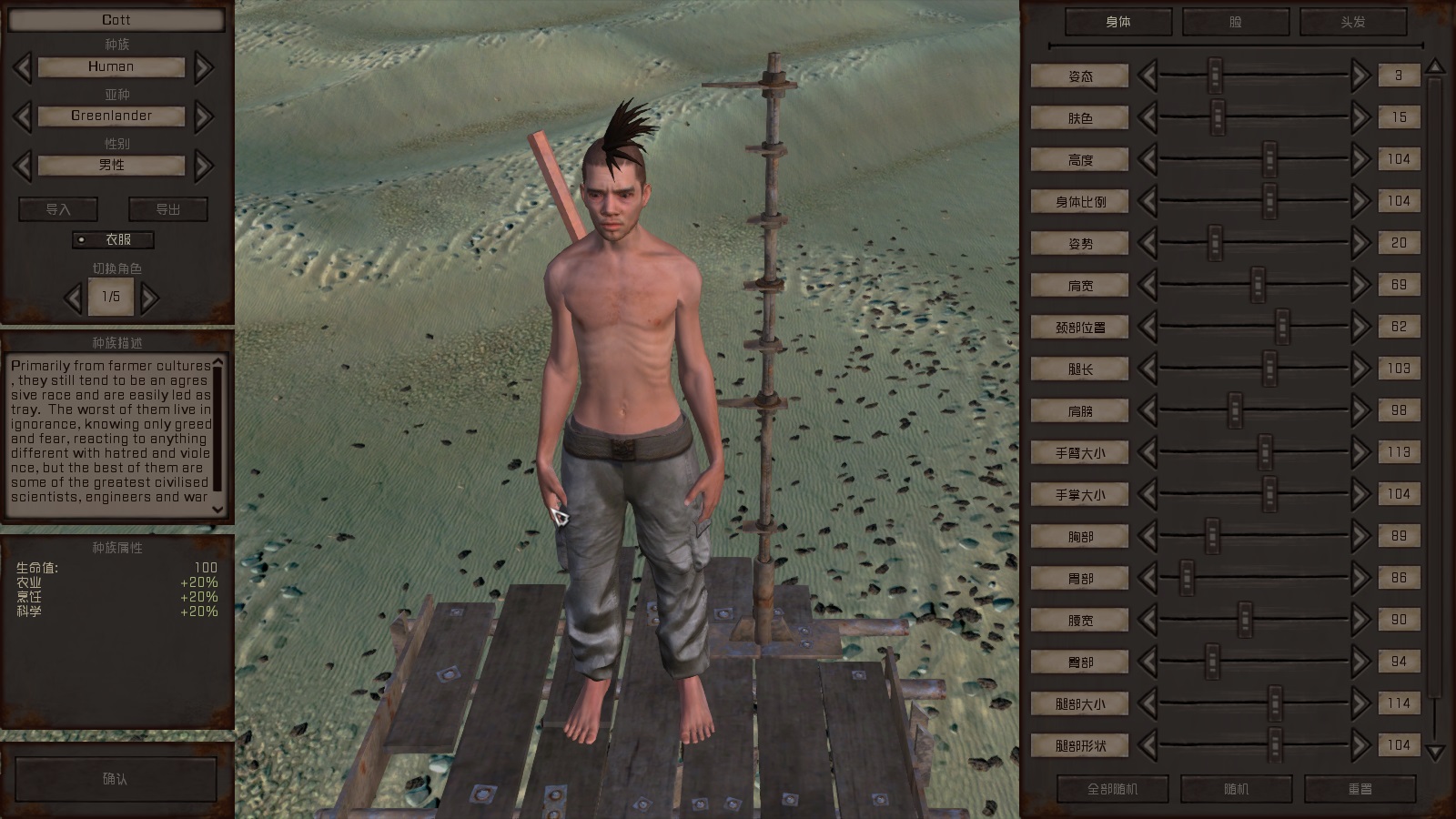Viewport: 1456px width, 819px height.
Task: Confirm character with the 确认 button
Action: tap(116, 779)
